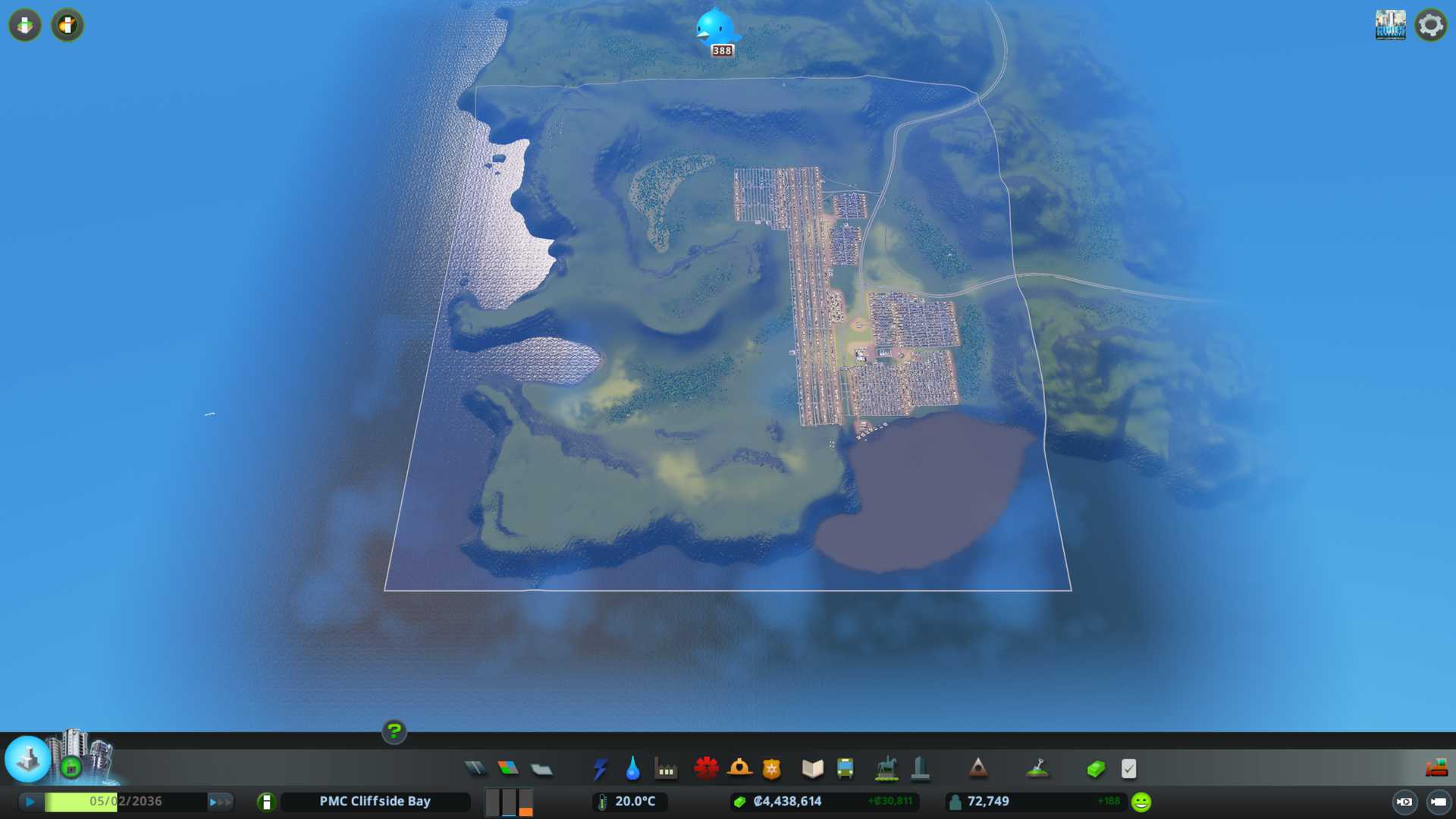Toggle the bulldozer tool

(x=1436, y=768)
